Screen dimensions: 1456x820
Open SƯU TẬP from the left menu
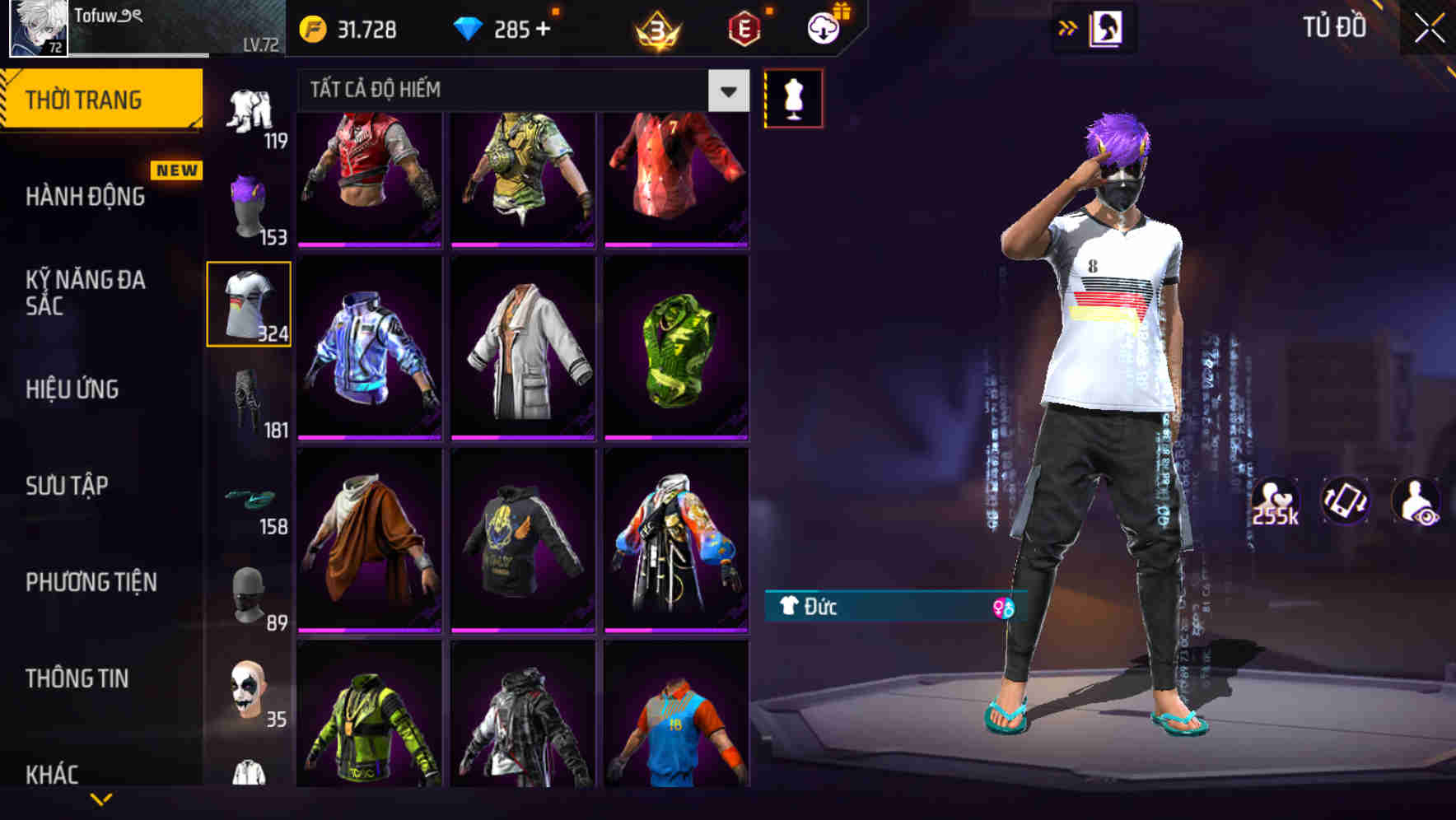(70, 487)
